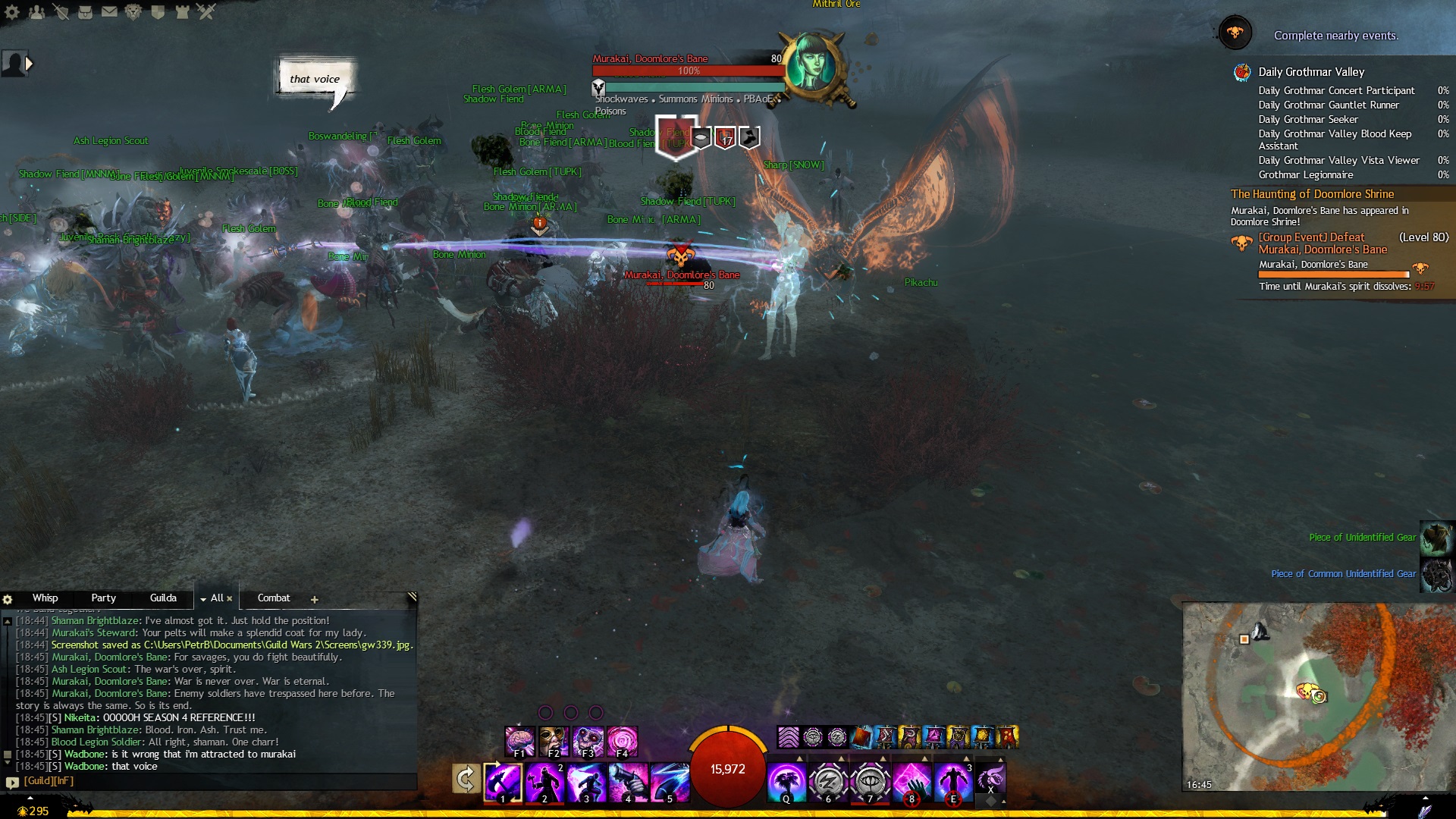
Task: Activate the brain shatter skill F1
Action: 519,741
